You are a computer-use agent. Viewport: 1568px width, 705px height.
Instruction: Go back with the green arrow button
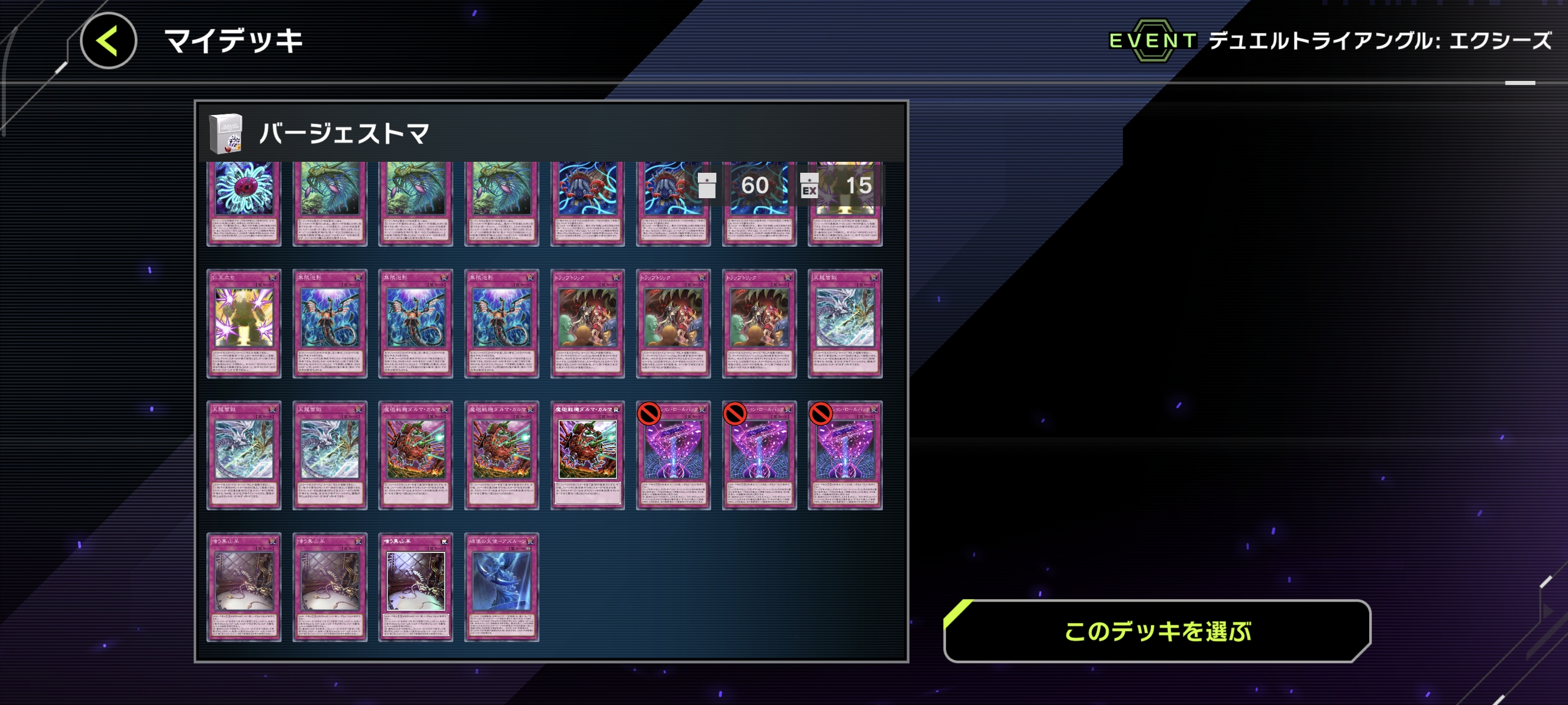point(108,41)
